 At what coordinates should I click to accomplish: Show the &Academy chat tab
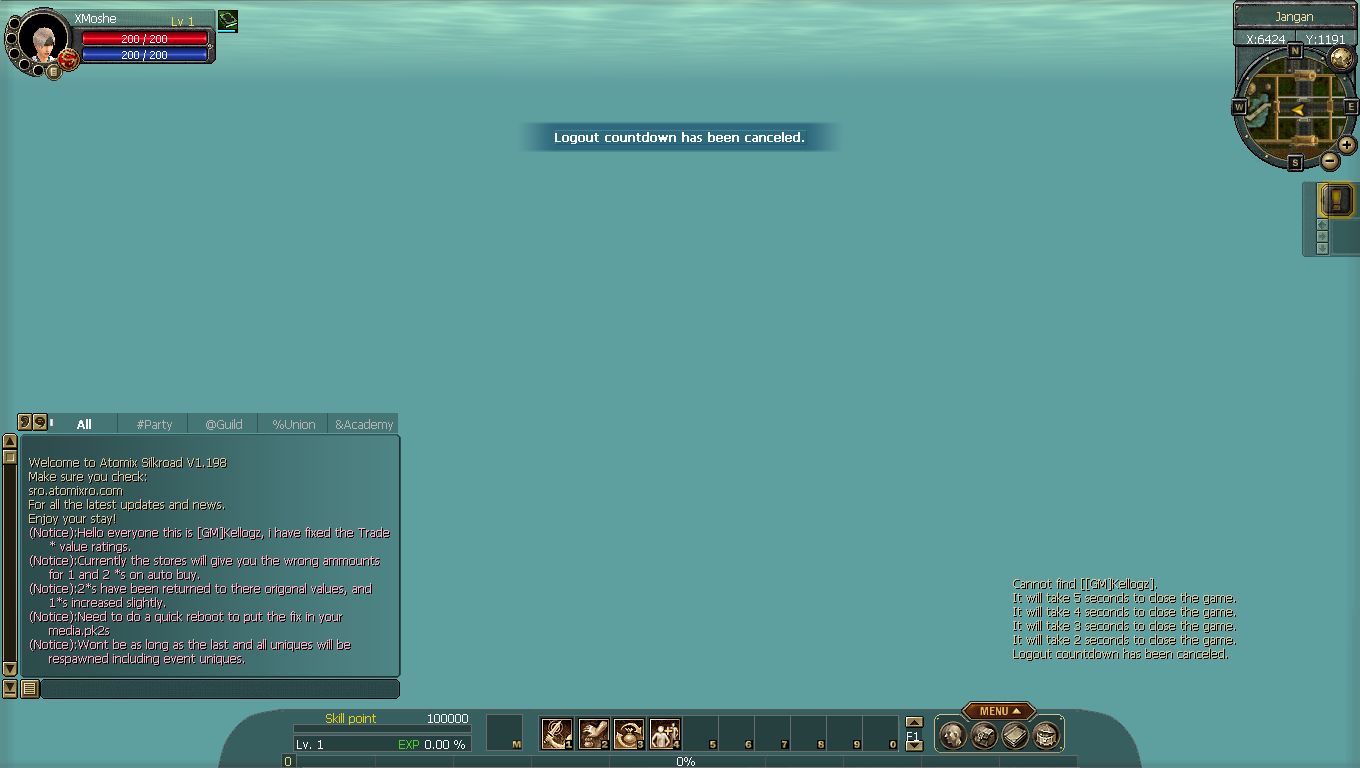364,424
